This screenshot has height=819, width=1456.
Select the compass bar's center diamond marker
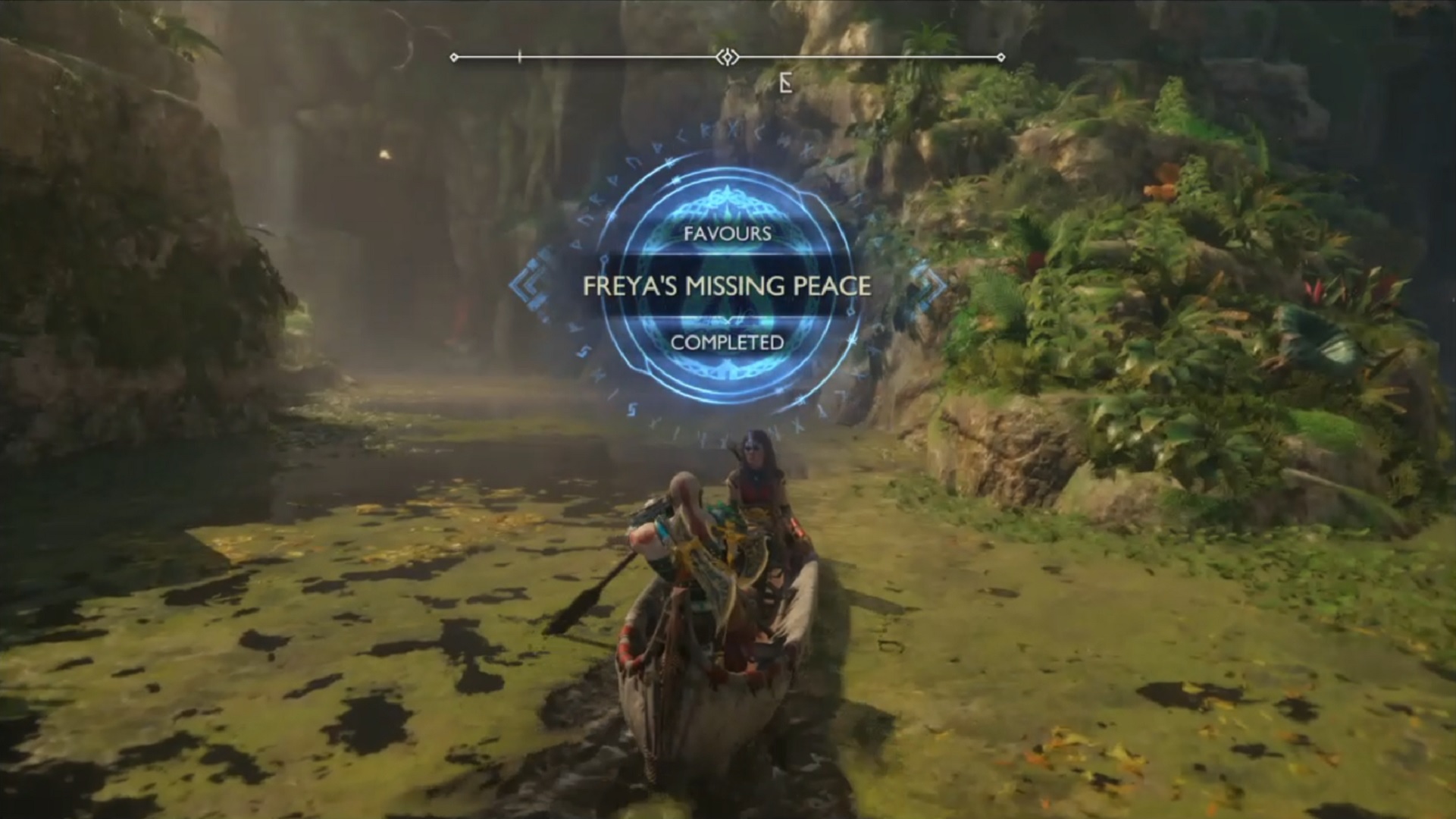(728, 58)
